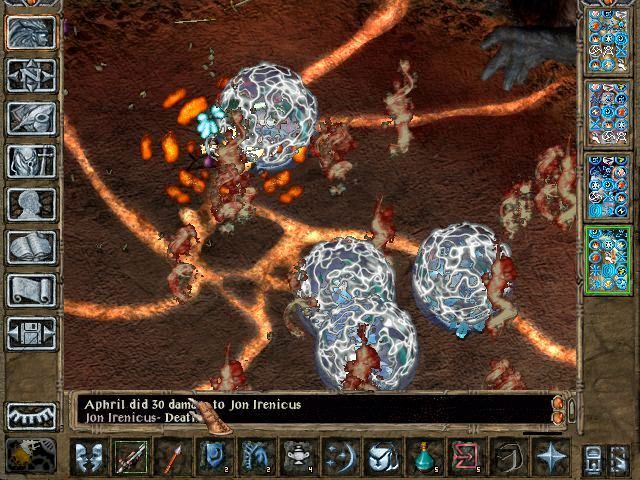Rest the party using the closed eye button
Viewport: 640px width, 480px height.
[31, 414]
